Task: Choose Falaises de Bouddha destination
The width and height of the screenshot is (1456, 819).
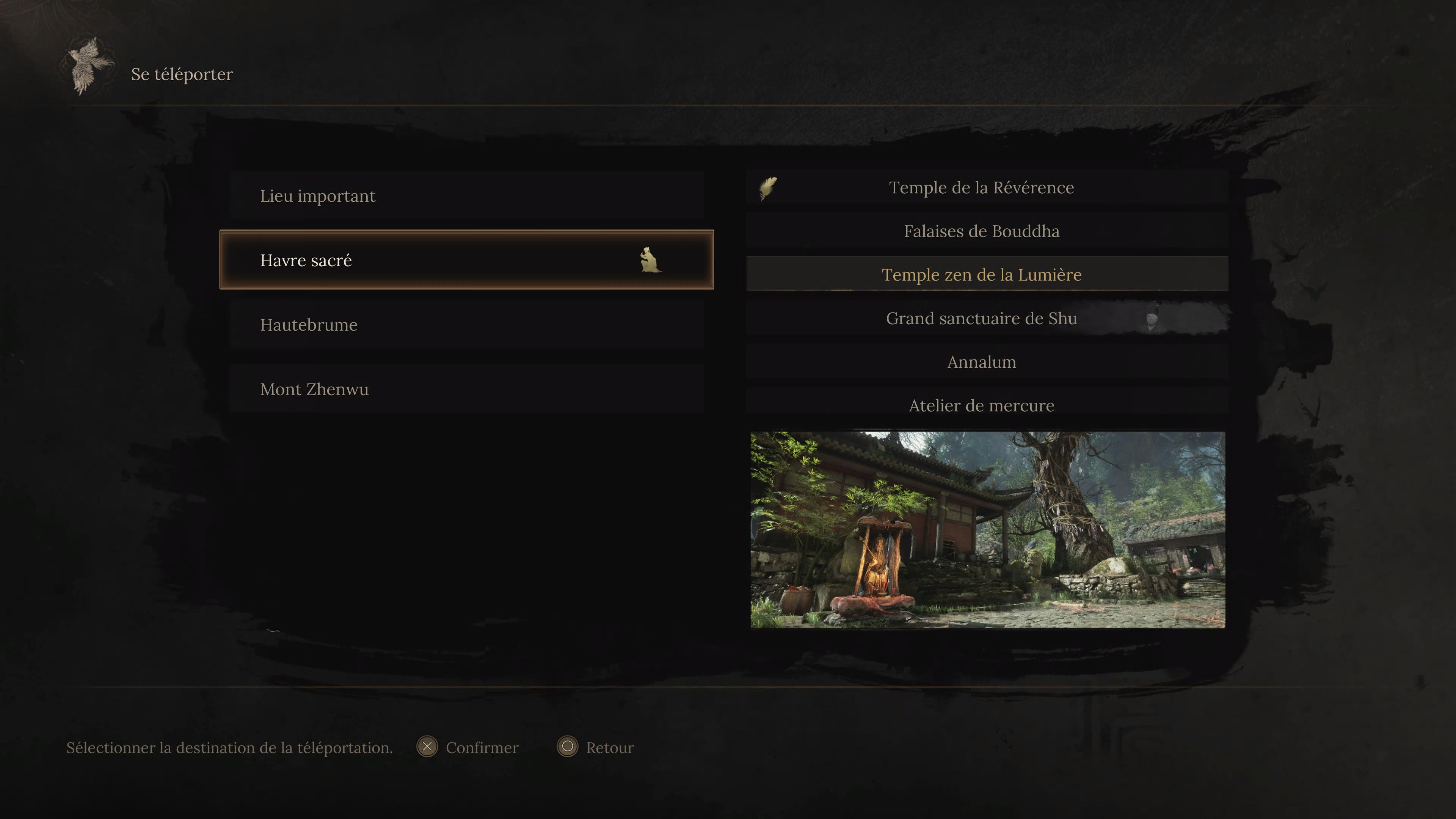Action: point(981,231)
